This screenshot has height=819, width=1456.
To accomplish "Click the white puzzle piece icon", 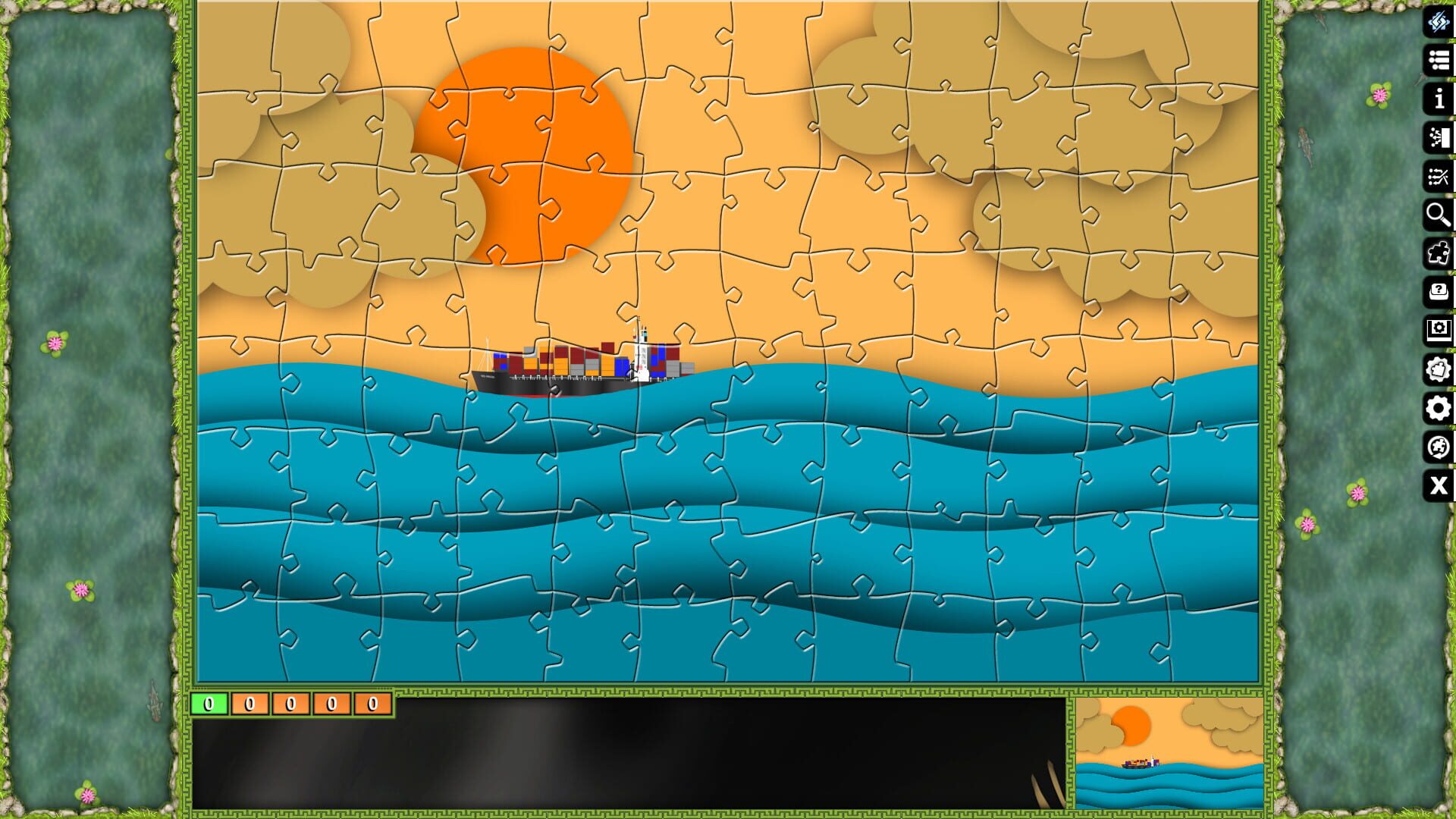I will (1438, 253).
